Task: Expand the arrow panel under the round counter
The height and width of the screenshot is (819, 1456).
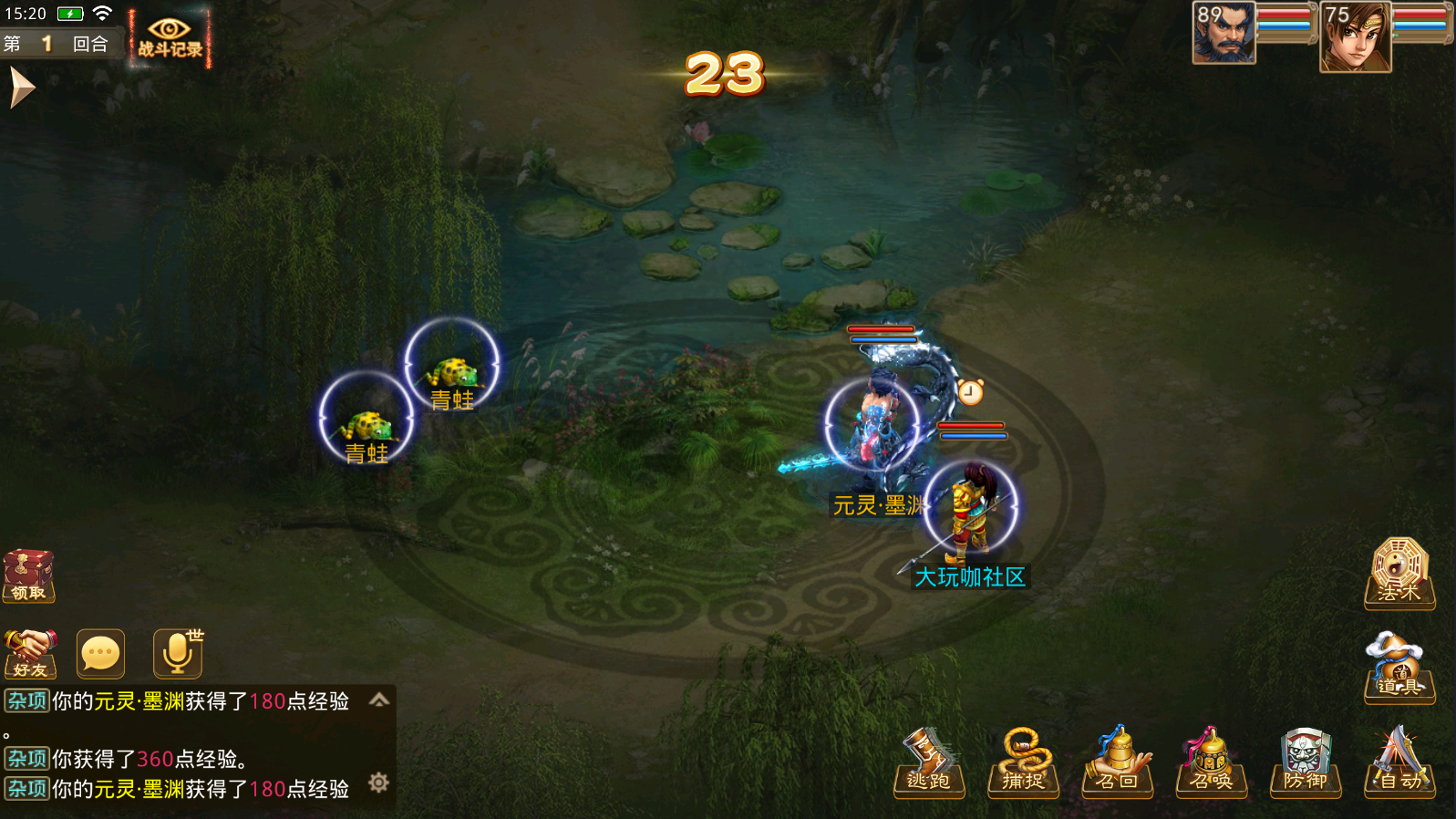Action: click(x=20, y=88)
